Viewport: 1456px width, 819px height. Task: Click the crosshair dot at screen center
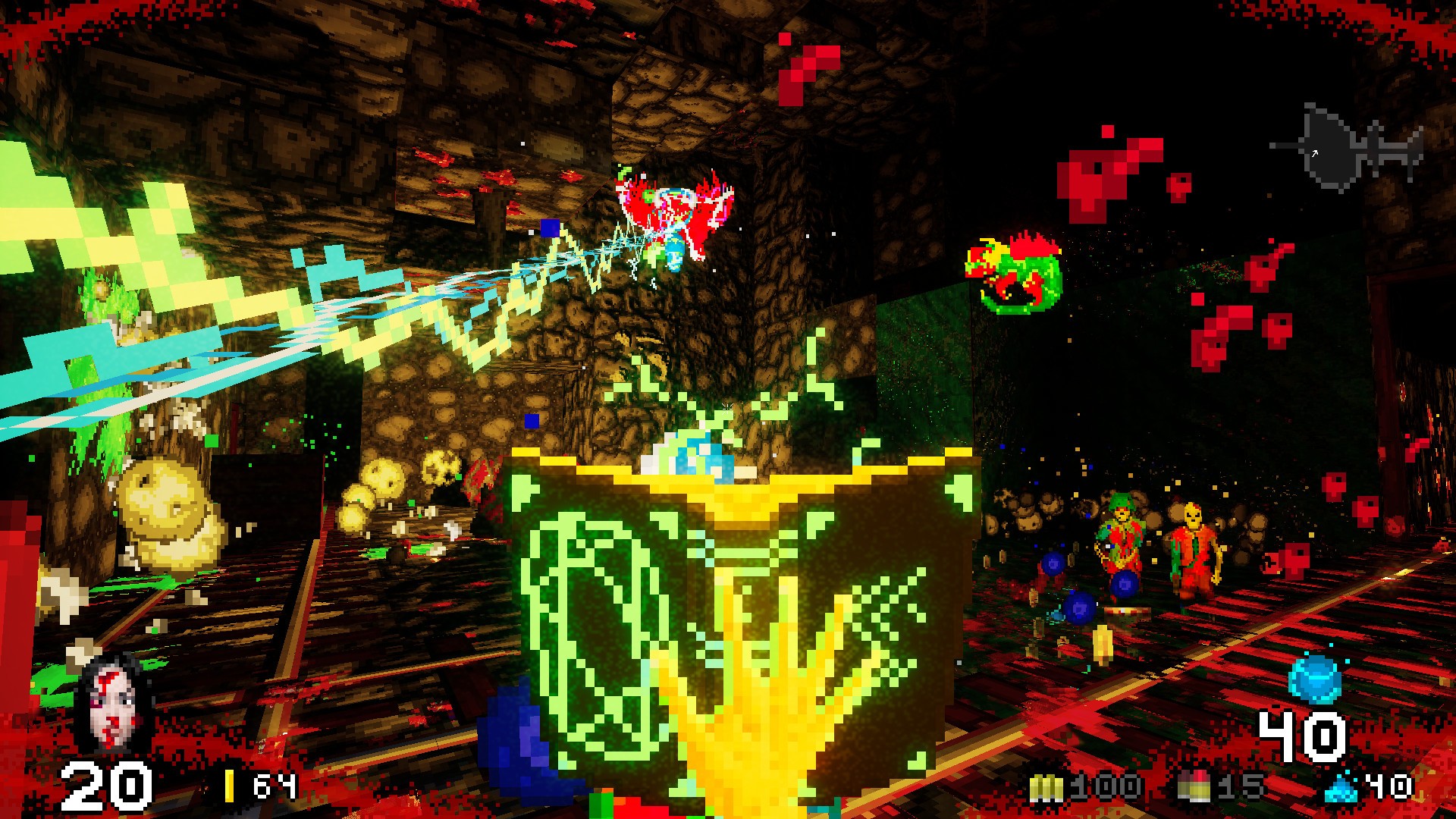pyautogui.click(x=726, y=406)
